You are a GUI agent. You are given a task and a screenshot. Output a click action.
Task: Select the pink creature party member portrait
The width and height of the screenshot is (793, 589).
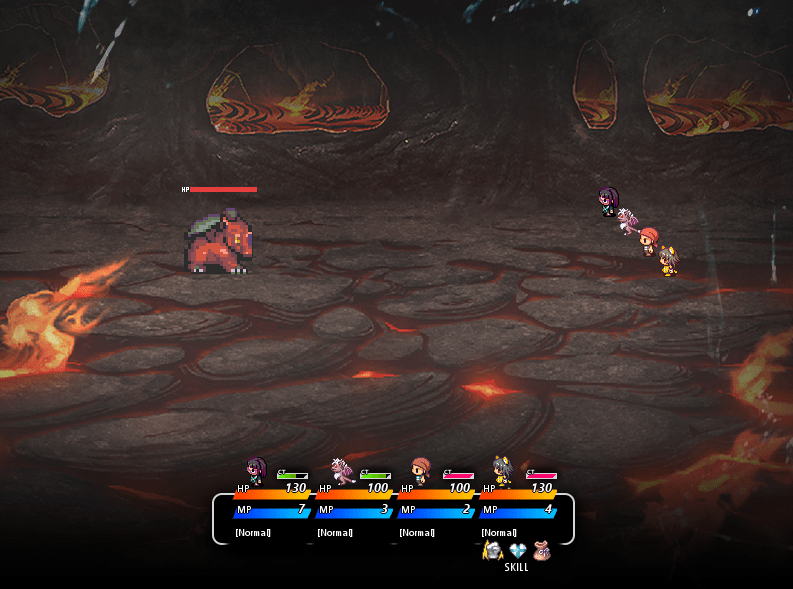[x=341, y=470]
